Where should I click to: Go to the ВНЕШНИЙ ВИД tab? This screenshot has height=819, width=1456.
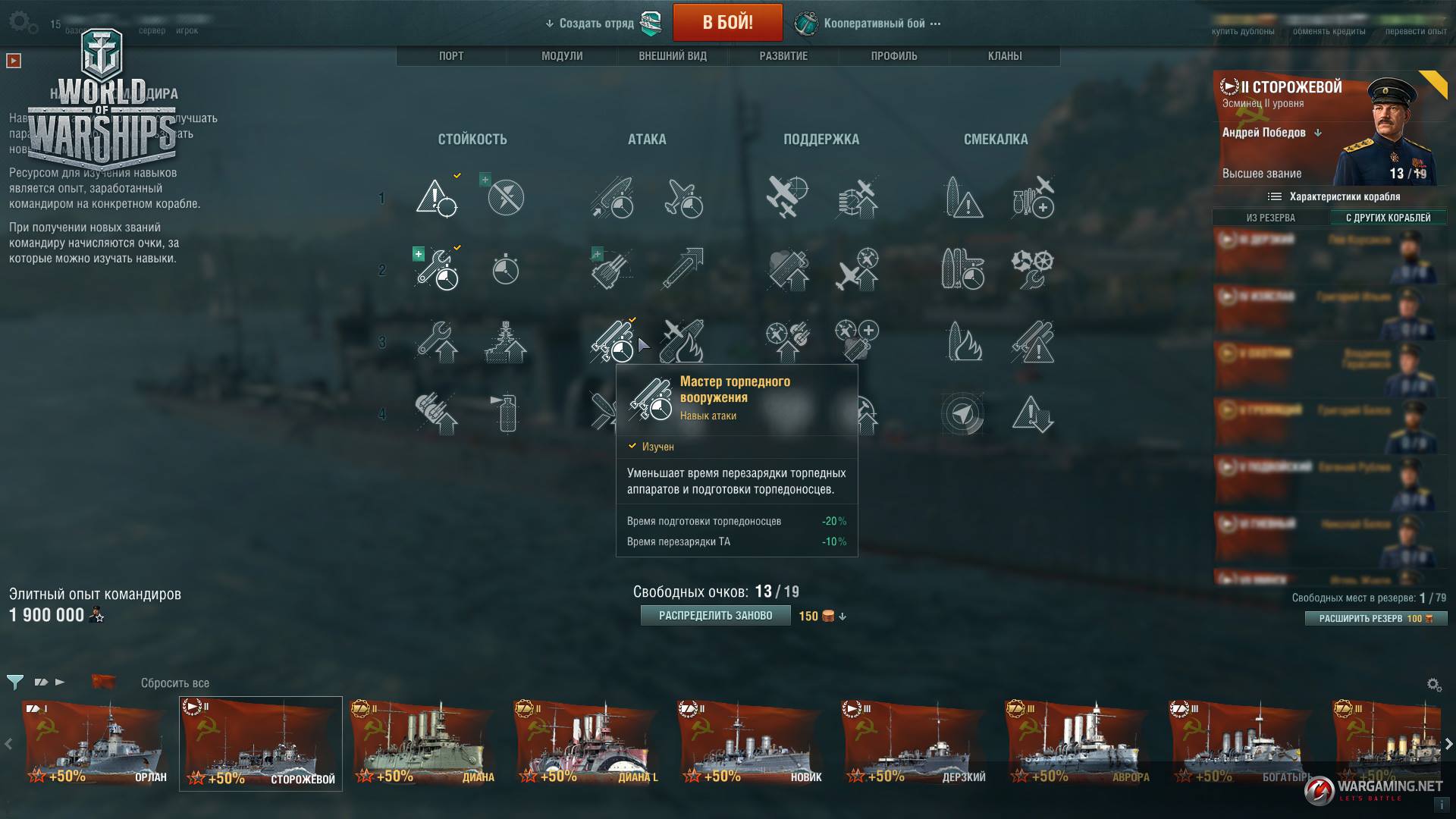point(673,56)
